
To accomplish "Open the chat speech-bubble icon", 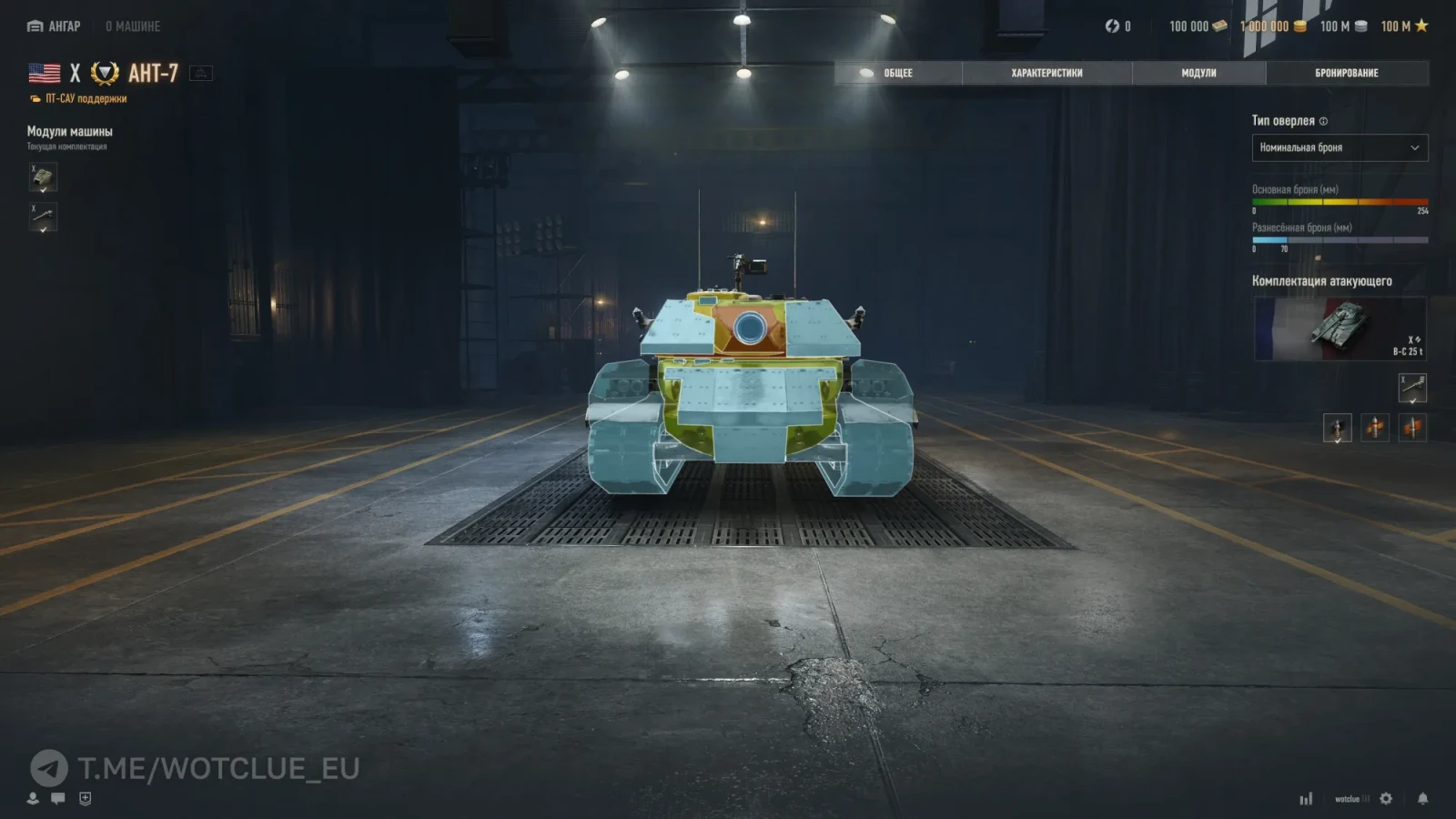I will [x=58, y=798].
